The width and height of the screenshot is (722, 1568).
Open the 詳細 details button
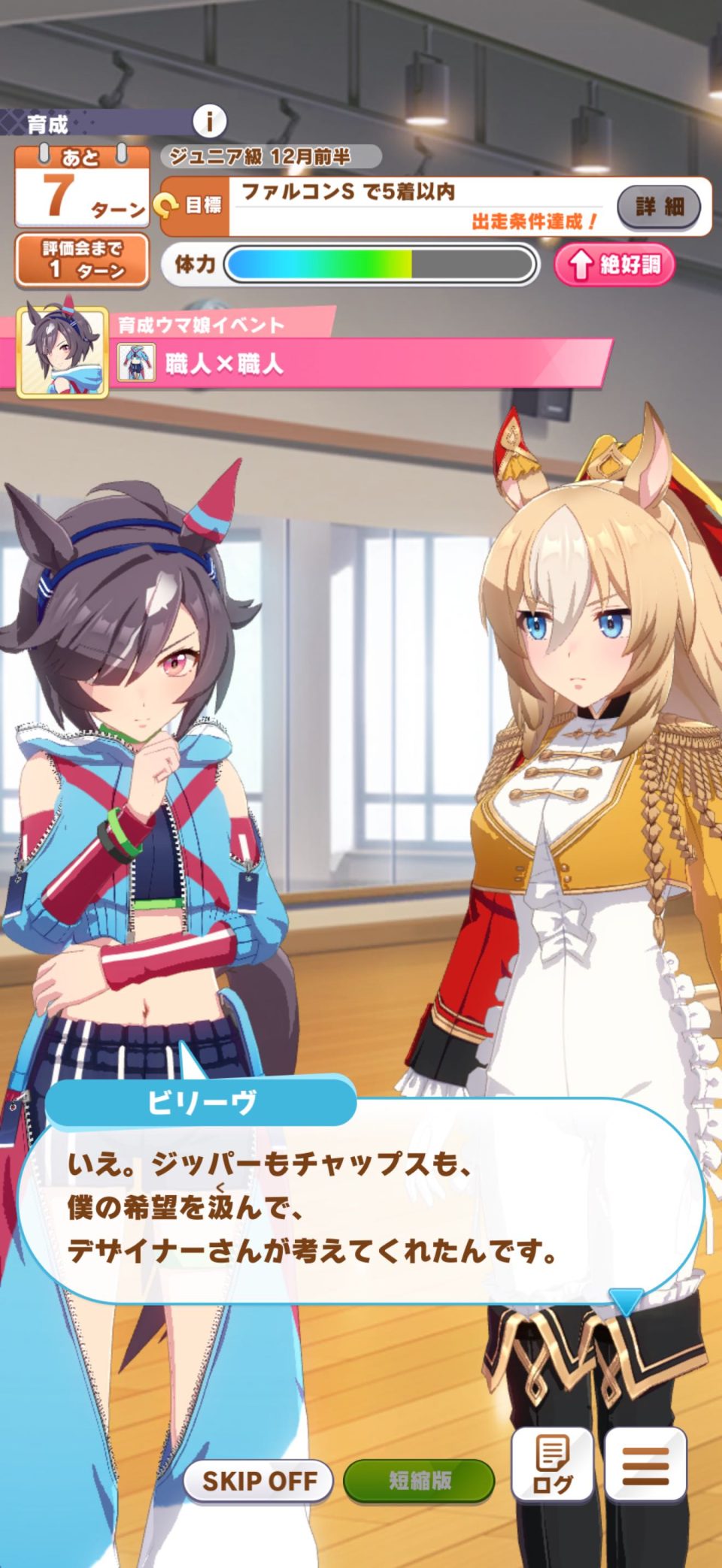click(659, 206)
